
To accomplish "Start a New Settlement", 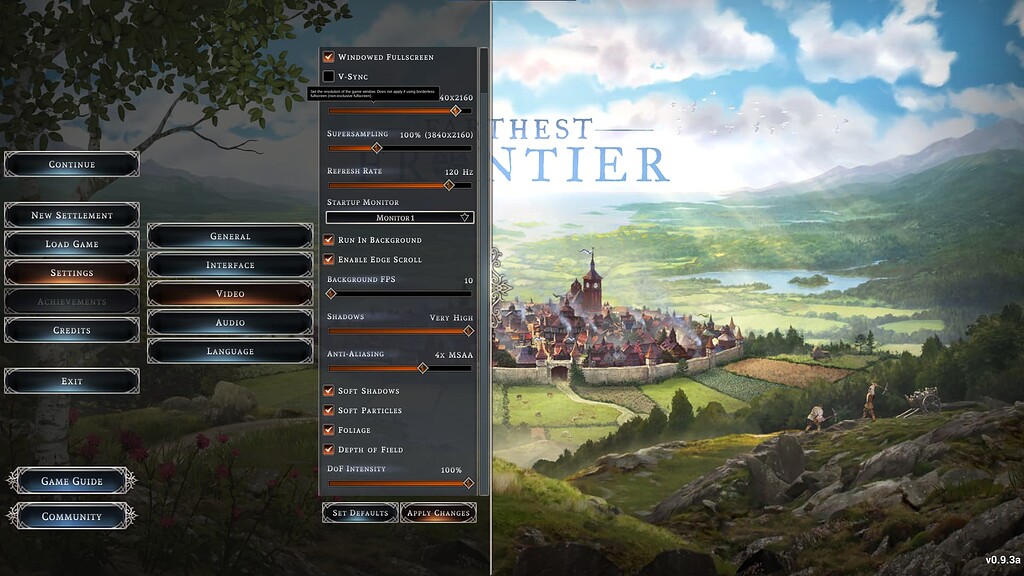I will tap(72, 215).
